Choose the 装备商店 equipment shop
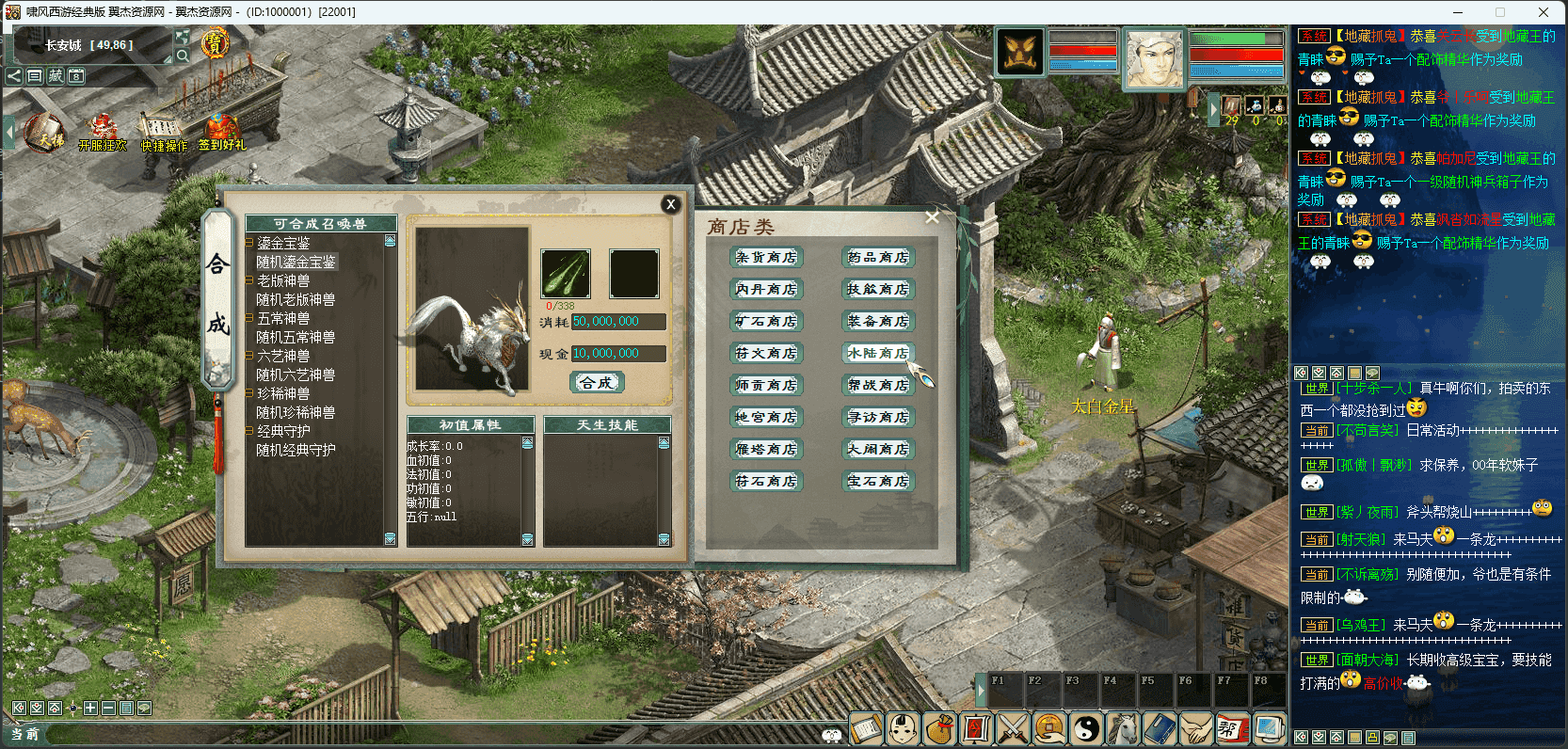The height and width of the screenshot is (749, 1568). tap(878, 322)
